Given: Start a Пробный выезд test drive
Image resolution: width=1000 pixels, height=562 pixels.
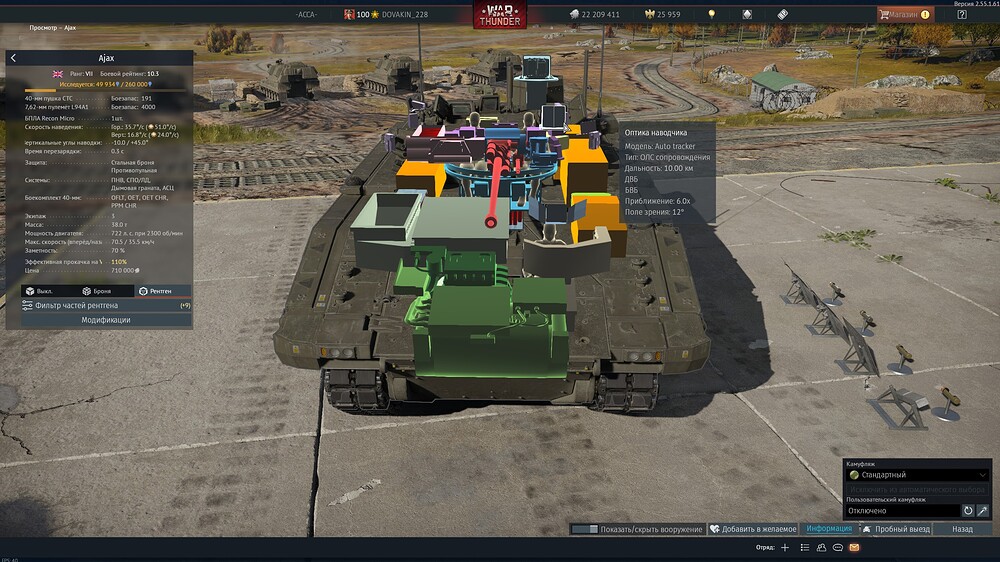Looking at the screenshot, I should pos(896,529).
